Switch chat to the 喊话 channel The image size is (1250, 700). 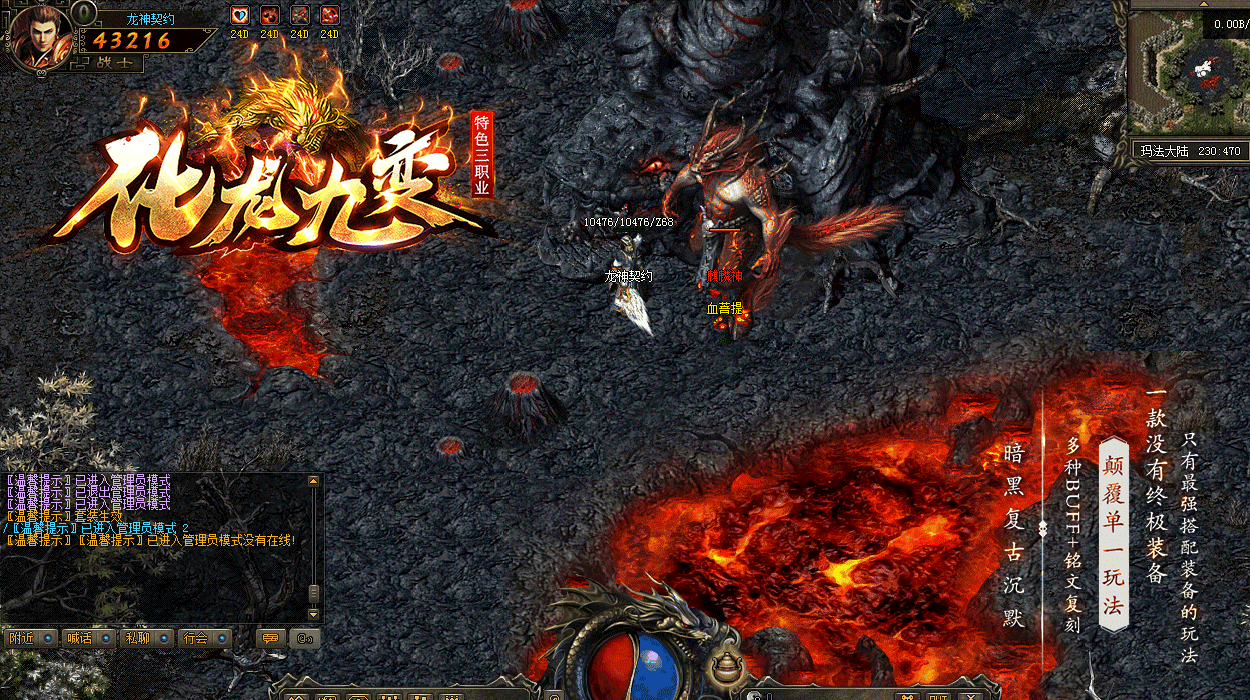(88, 638)
